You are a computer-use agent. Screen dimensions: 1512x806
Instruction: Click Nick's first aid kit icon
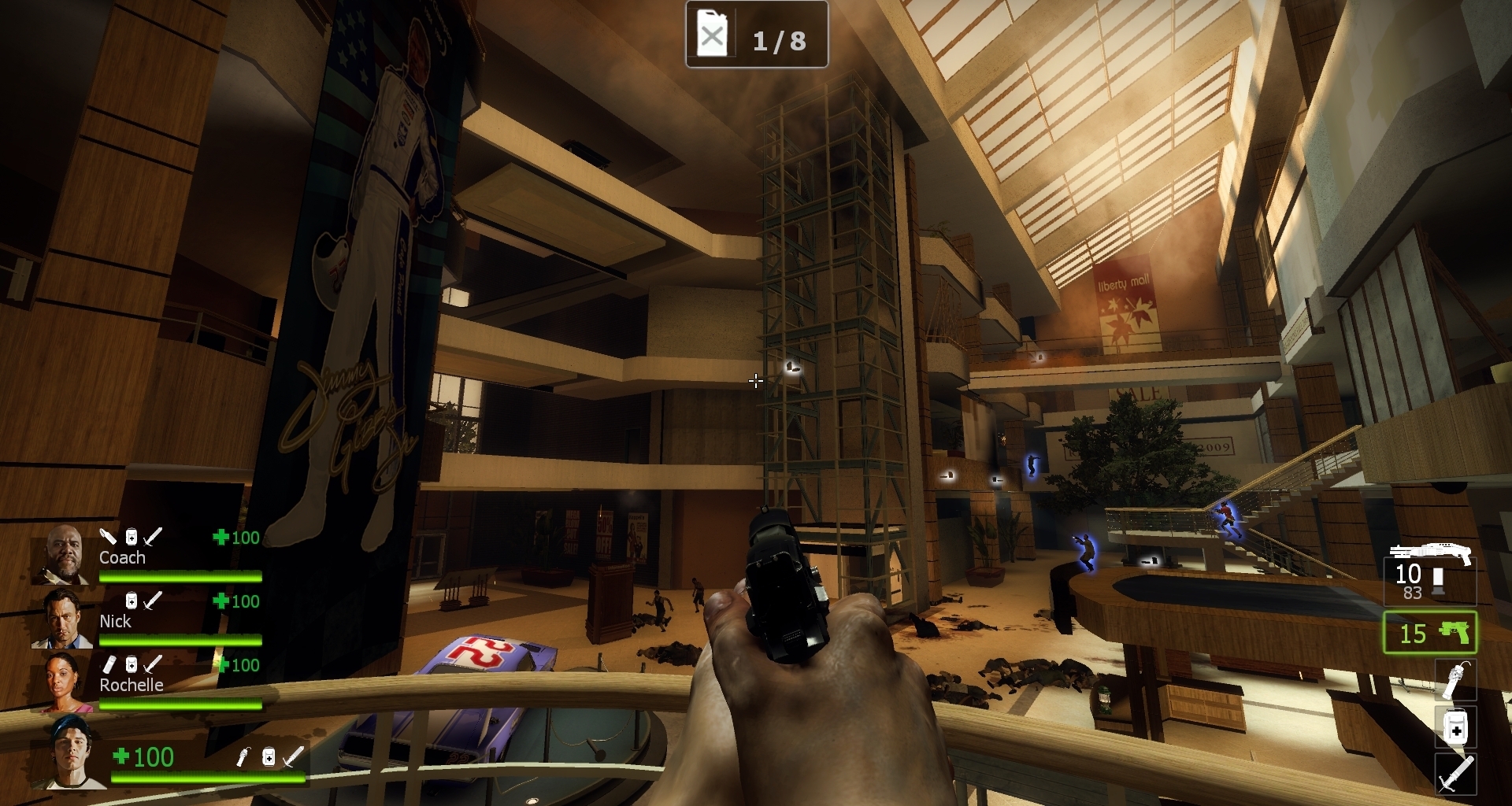click(x=132, y=601)
